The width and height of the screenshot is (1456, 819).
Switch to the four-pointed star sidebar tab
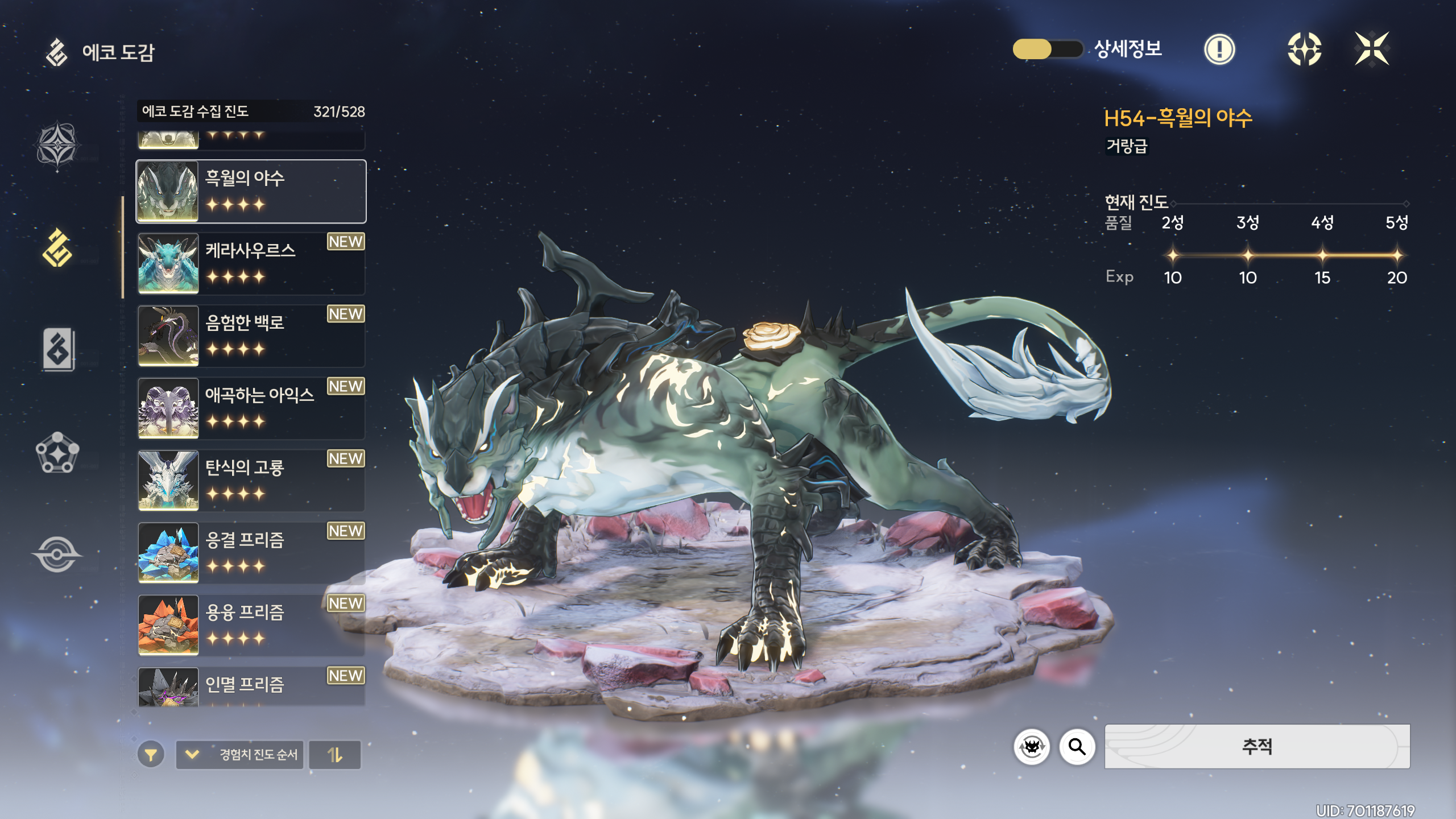57,144
